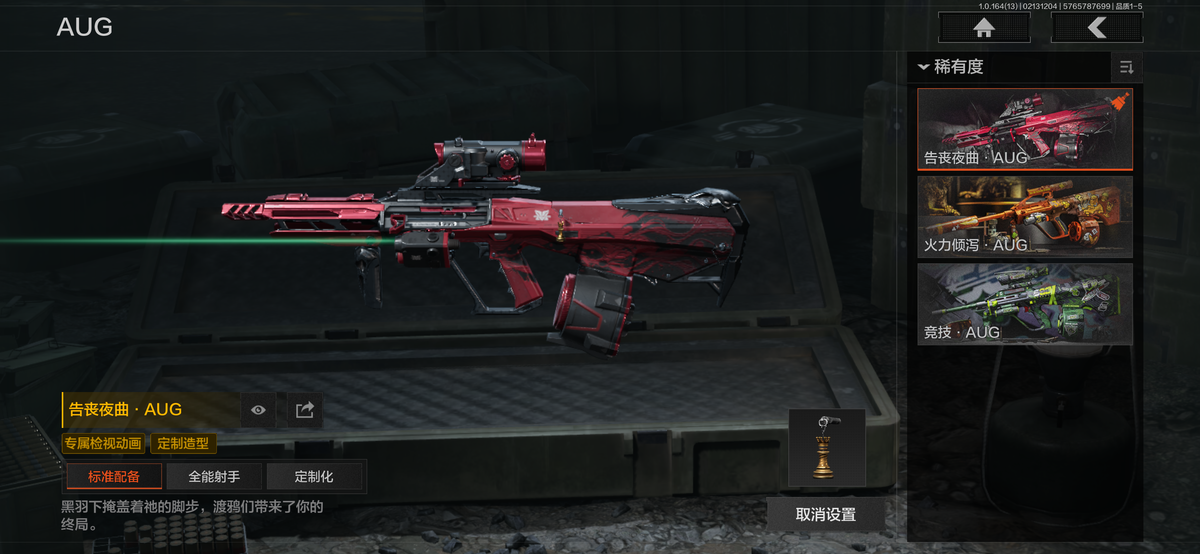Toggle the eye preview icon

click(259, 409)
